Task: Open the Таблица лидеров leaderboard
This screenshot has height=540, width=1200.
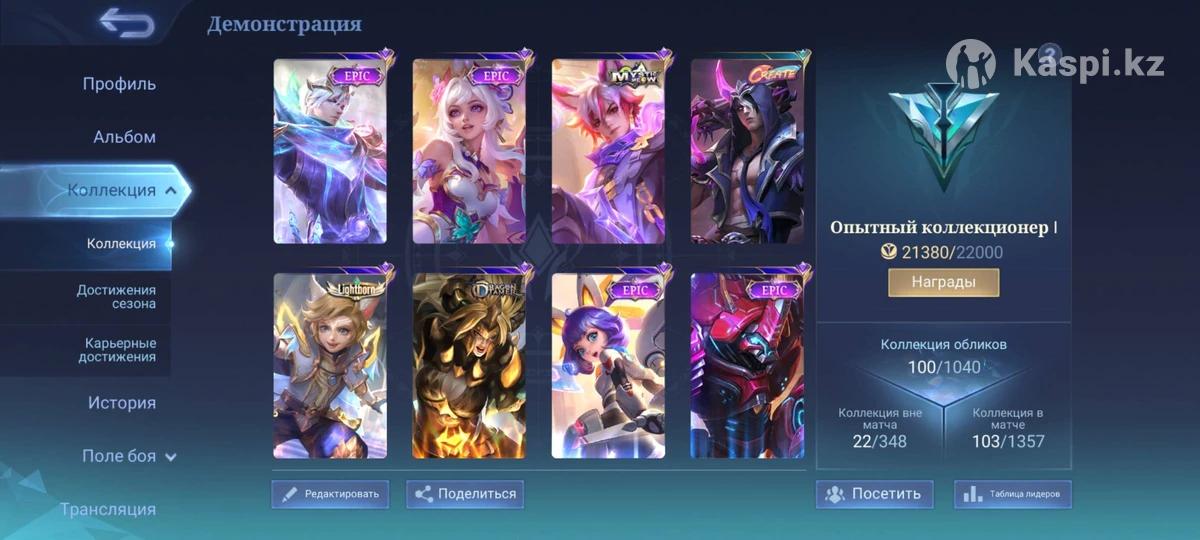Action: pyautogui.click(x=1013, y=494)
